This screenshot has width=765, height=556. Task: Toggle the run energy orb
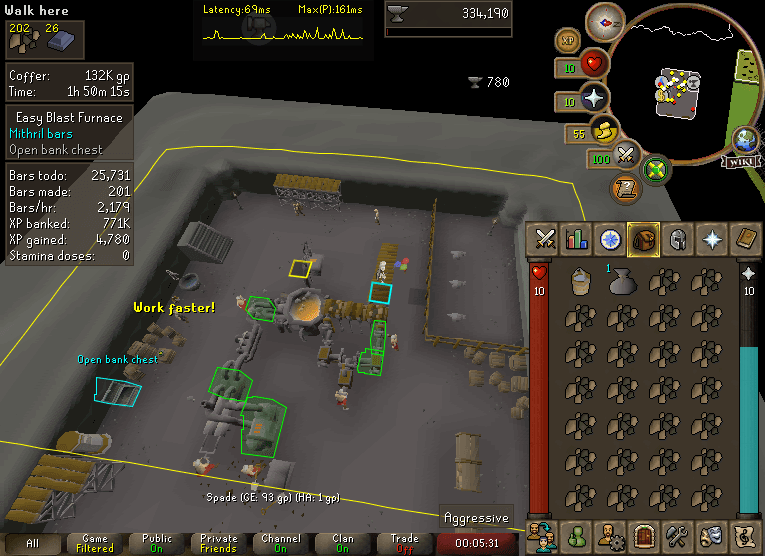(x=604, y=131)
